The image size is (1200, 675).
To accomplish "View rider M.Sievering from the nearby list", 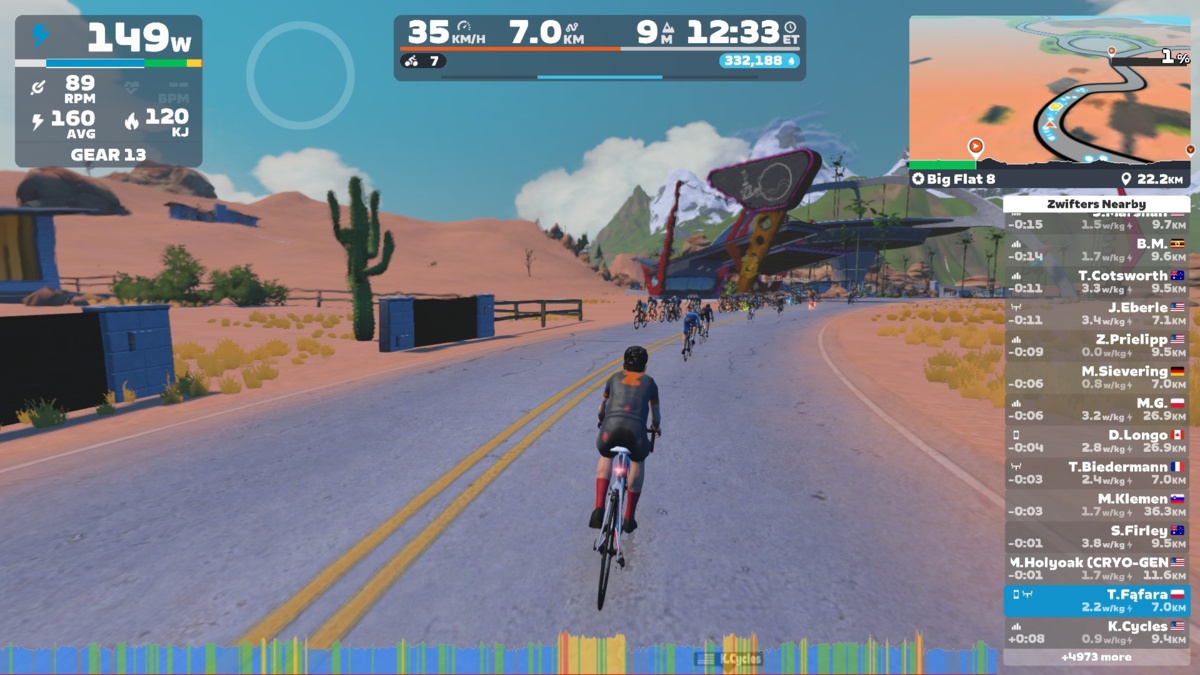I will pos(1097,378).
